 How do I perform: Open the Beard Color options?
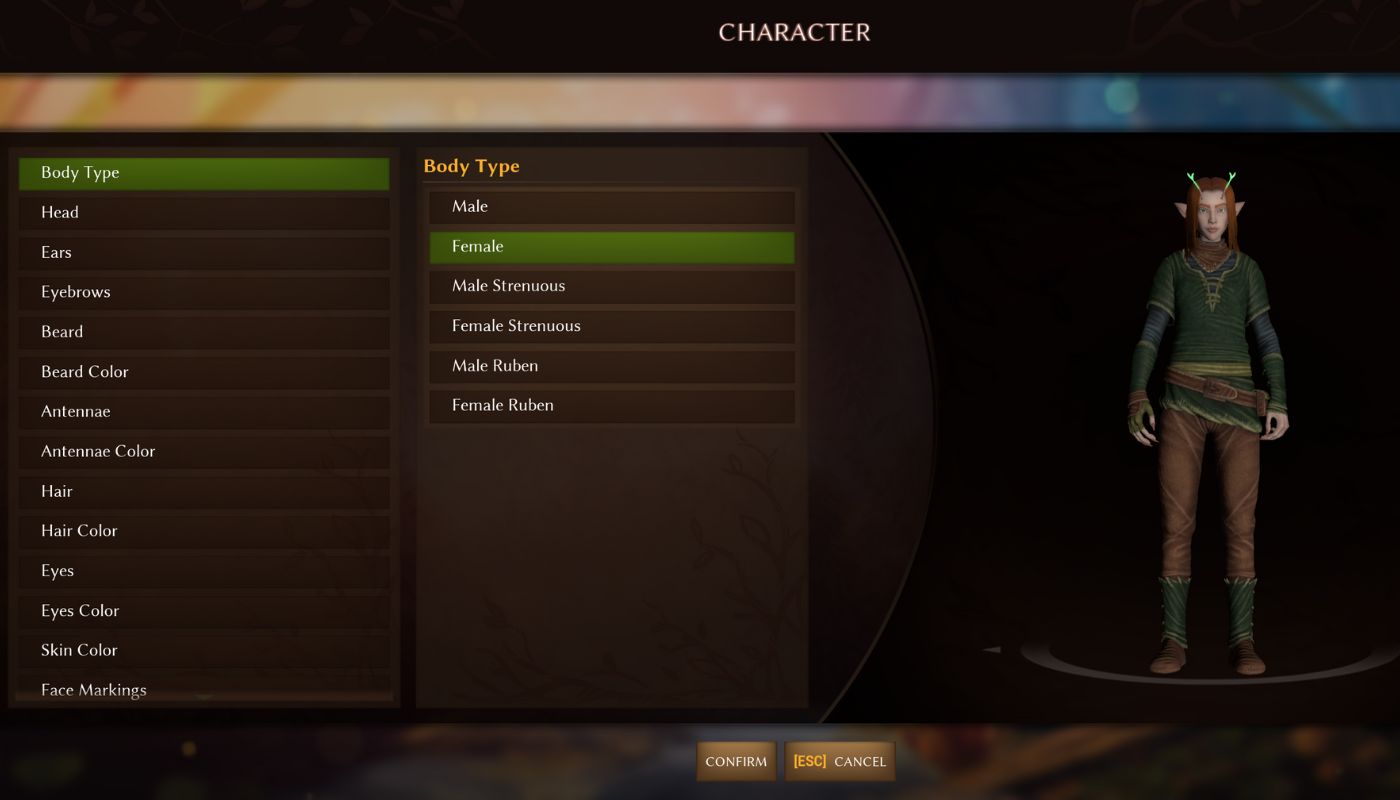(204, 372)
